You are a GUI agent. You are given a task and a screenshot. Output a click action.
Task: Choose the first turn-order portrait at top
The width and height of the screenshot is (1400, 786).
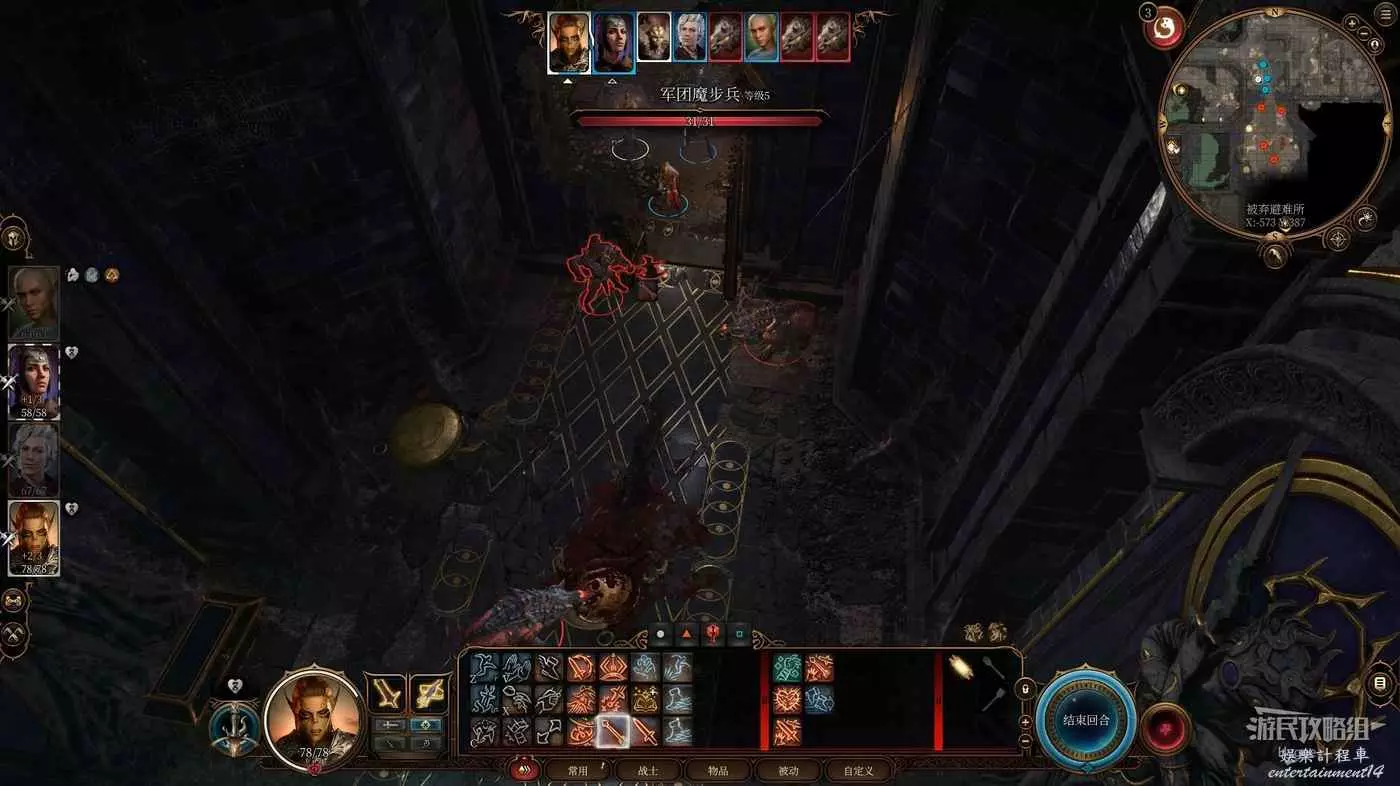(569, 42)
